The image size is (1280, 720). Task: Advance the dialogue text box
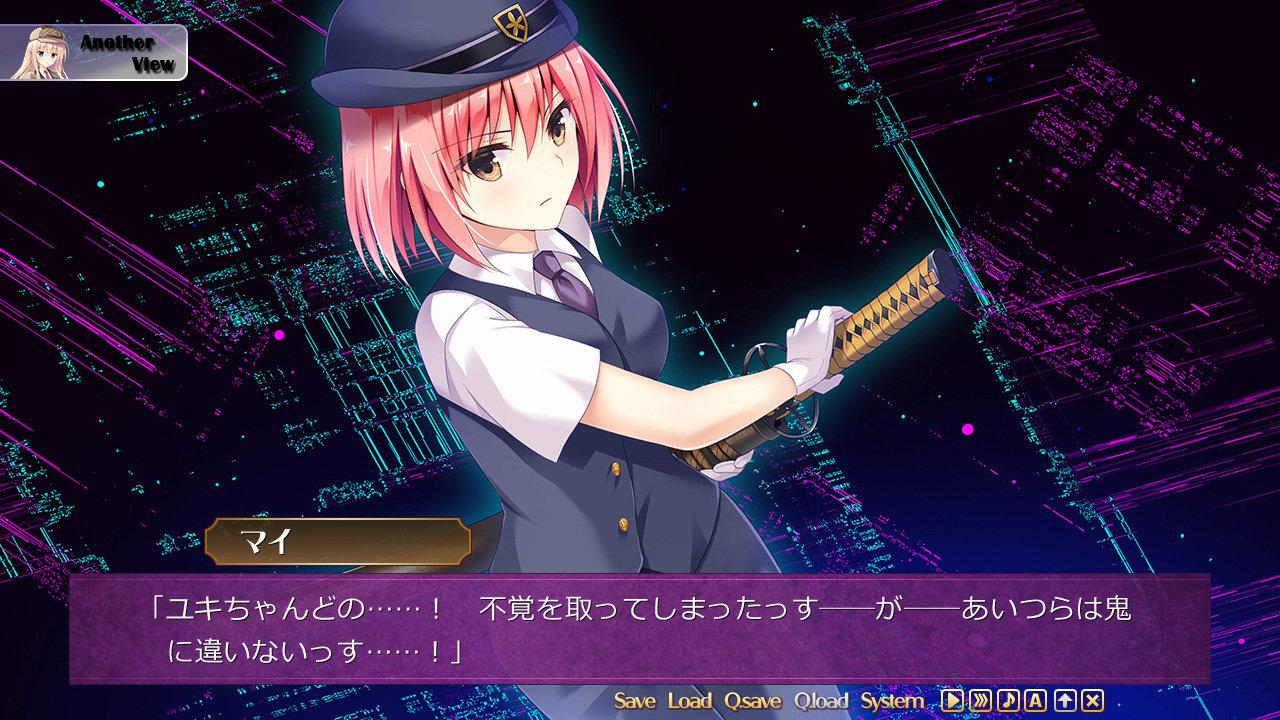click(x=640, y=628)
